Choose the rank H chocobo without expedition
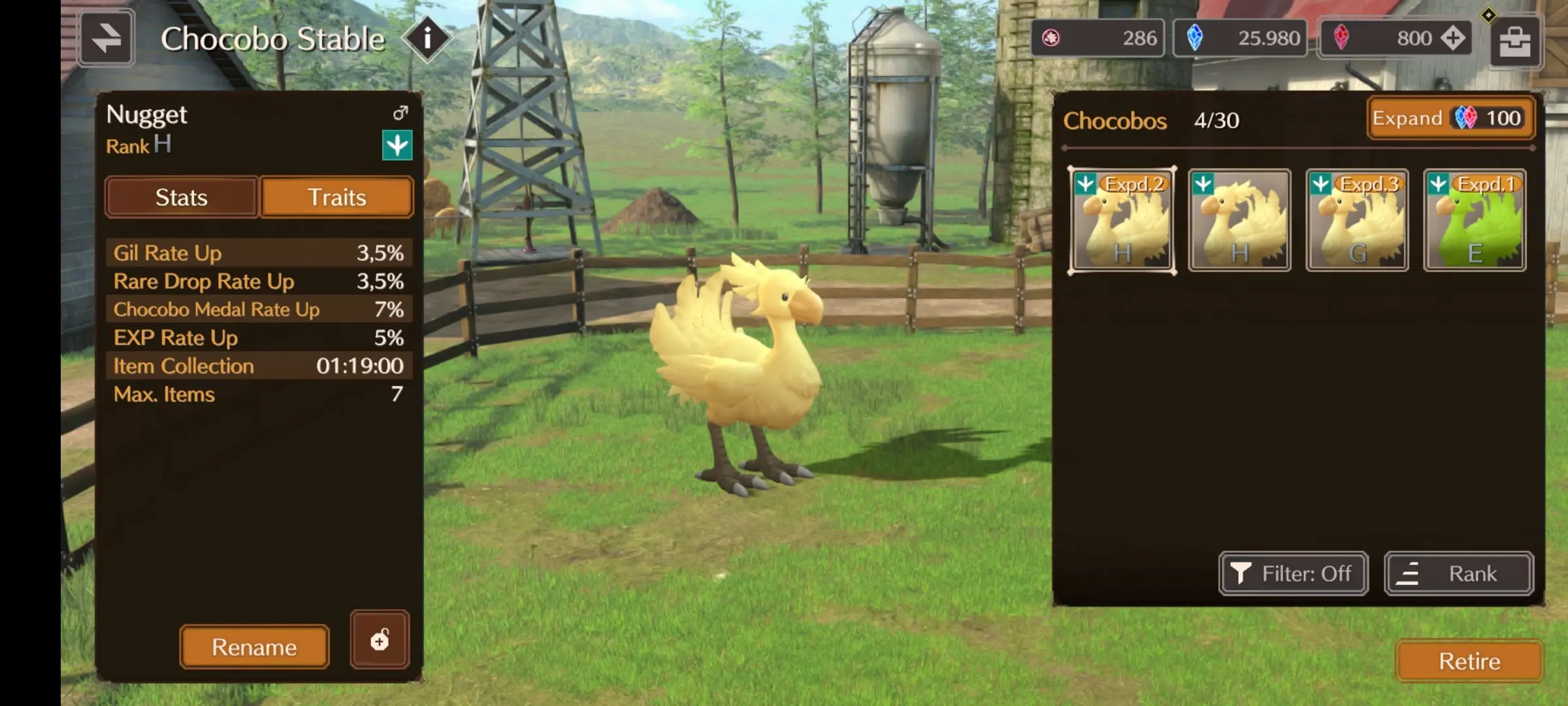Screen dimensions: 1568x706 [1239, 221]
